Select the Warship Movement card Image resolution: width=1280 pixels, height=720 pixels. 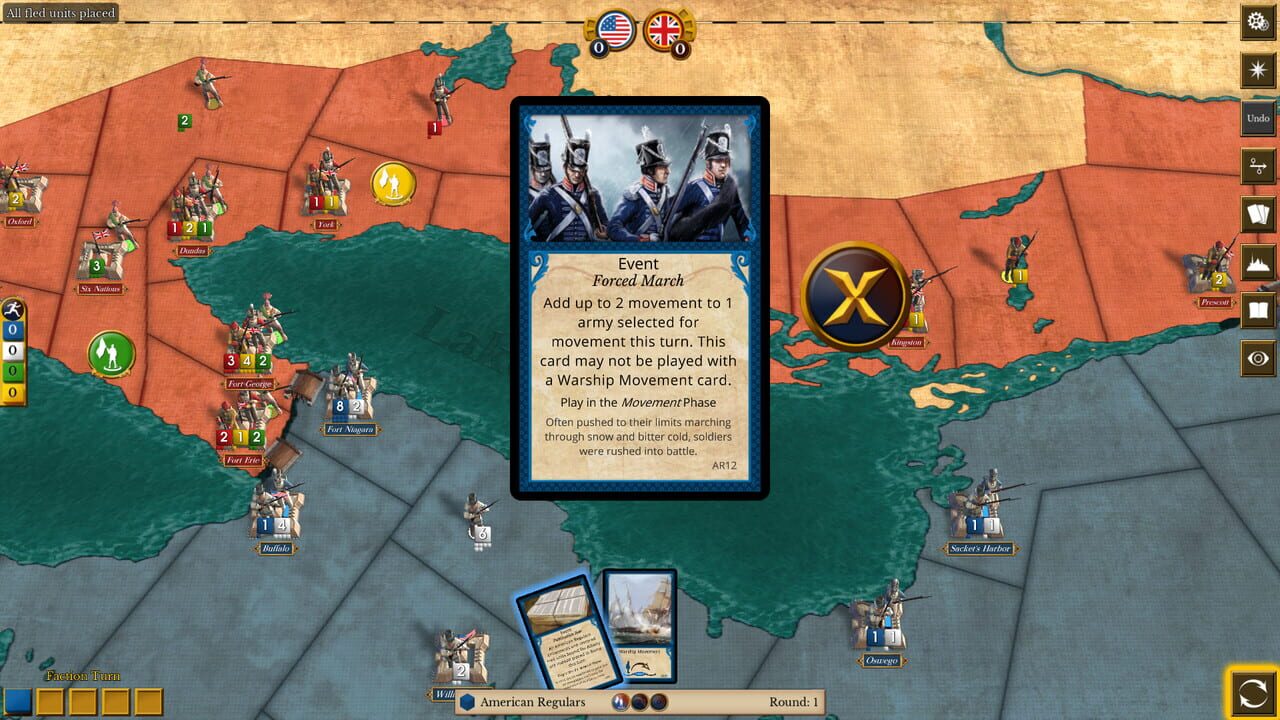tap(639, 627)
